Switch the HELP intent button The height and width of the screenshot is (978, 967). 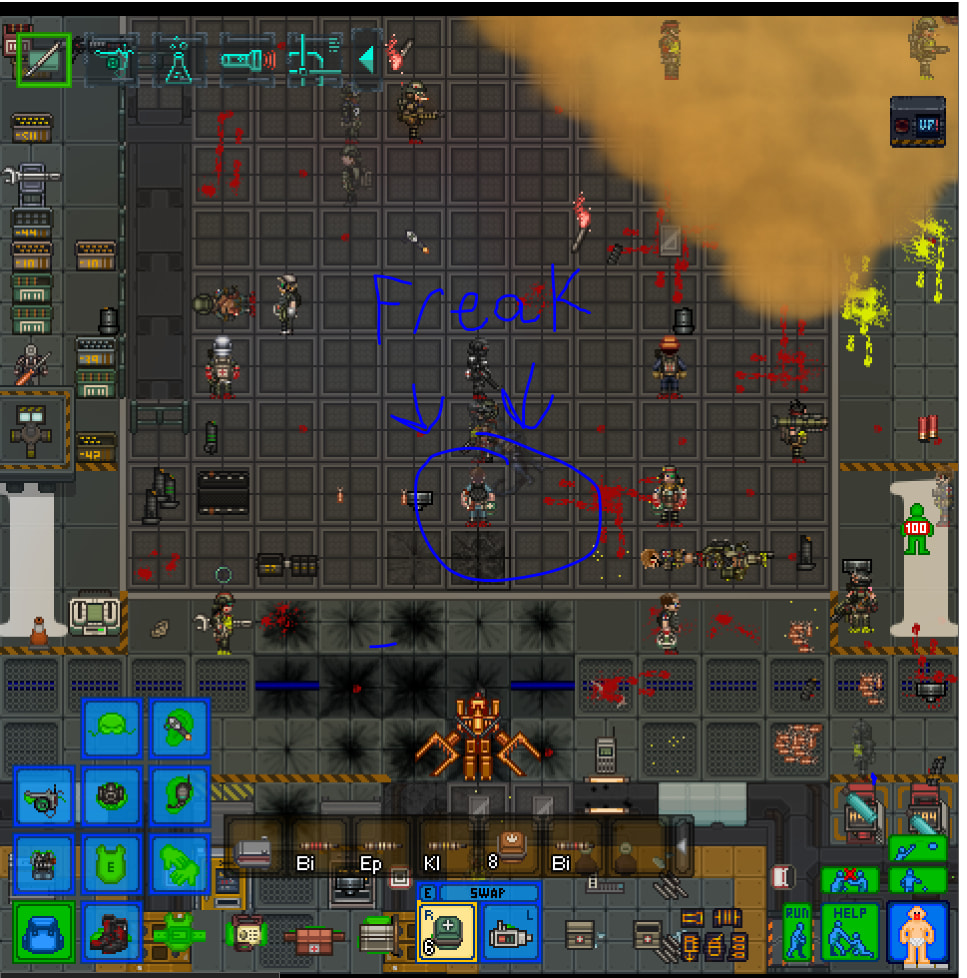tap(849, 932)
